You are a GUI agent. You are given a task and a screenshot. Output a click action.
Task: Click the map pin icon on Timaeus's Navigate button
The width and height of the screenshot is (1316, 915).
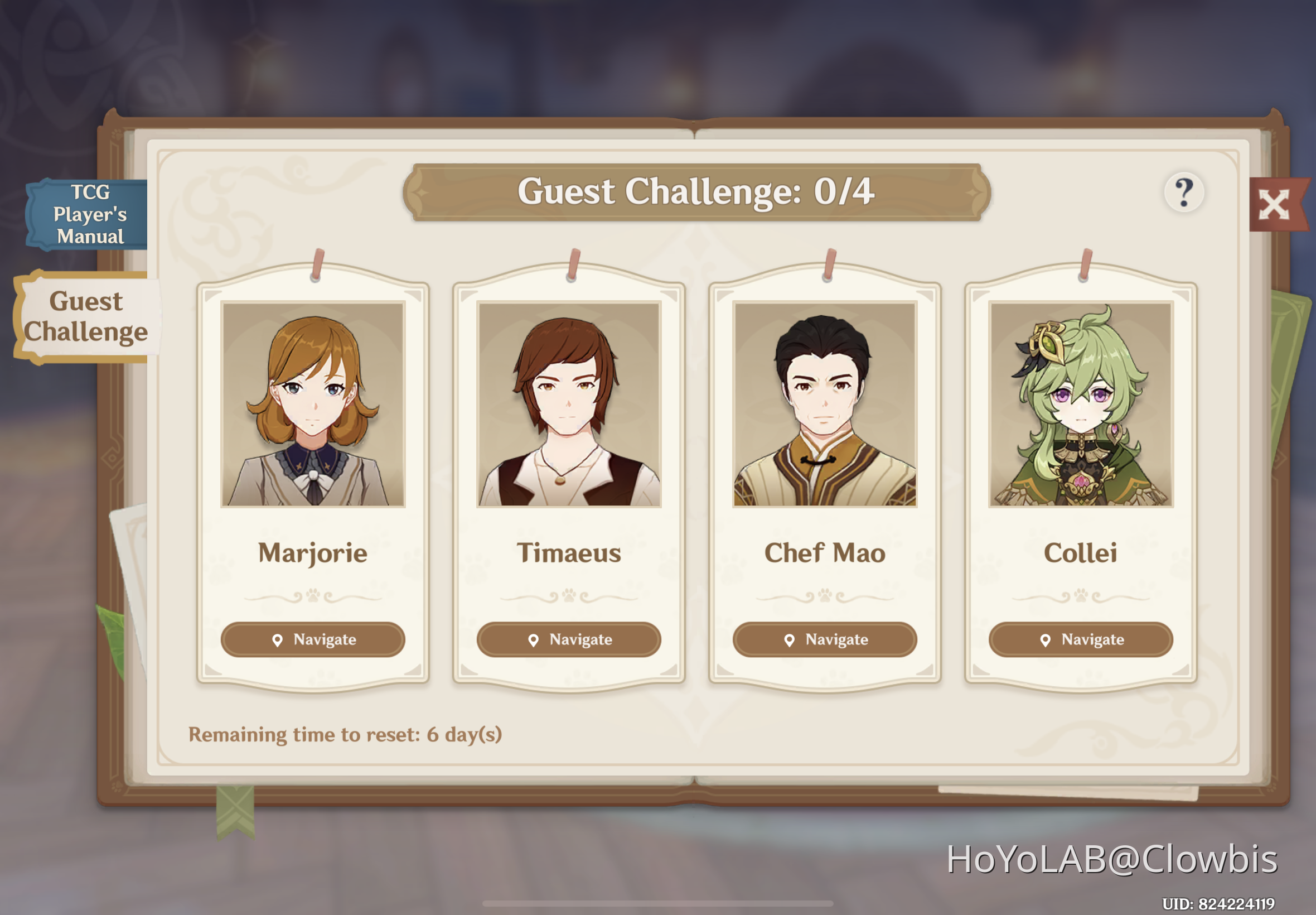pos(534,639)
